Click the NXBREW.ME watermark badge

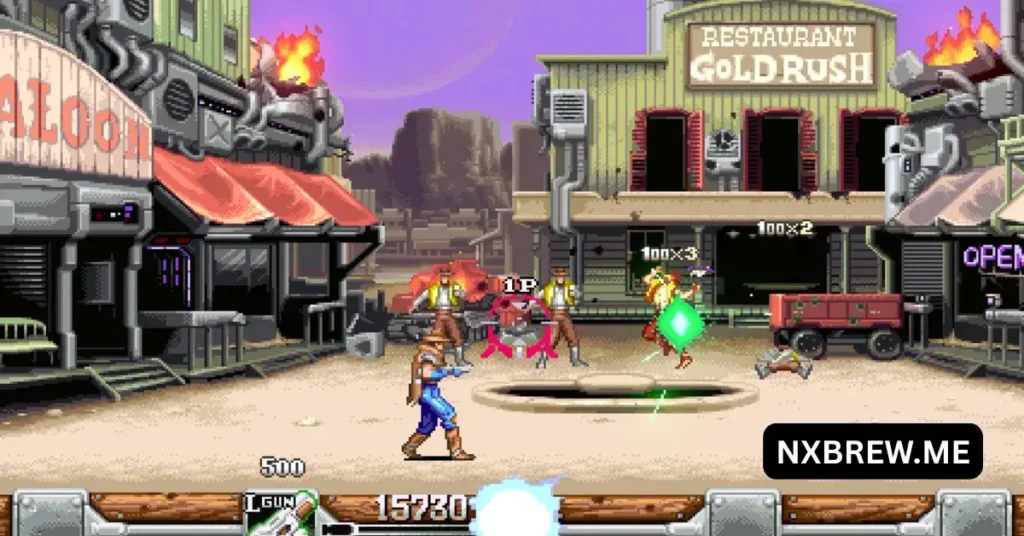(x=872, y=452)
